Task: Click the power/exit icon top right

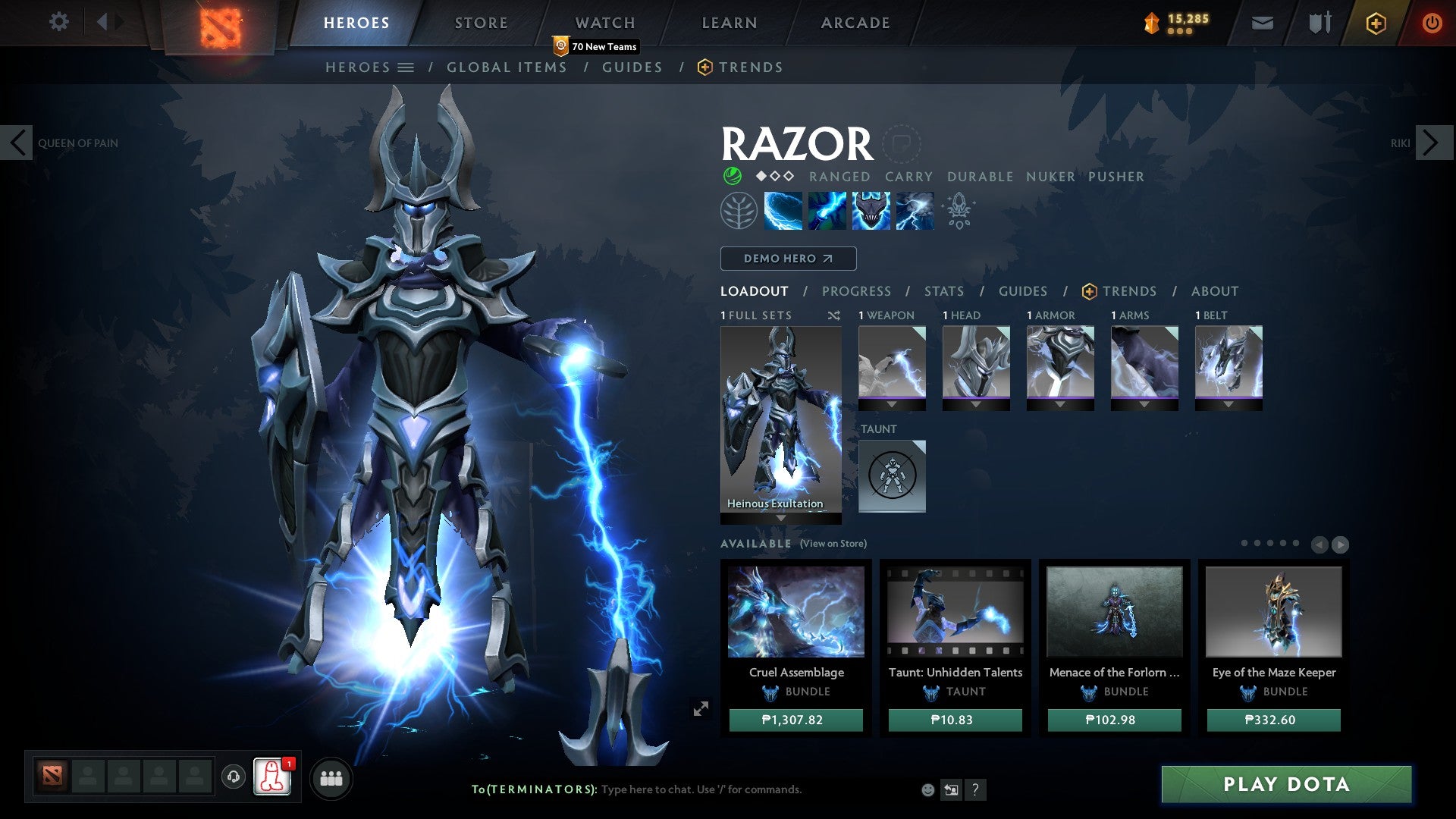Action: [1432, 23]
